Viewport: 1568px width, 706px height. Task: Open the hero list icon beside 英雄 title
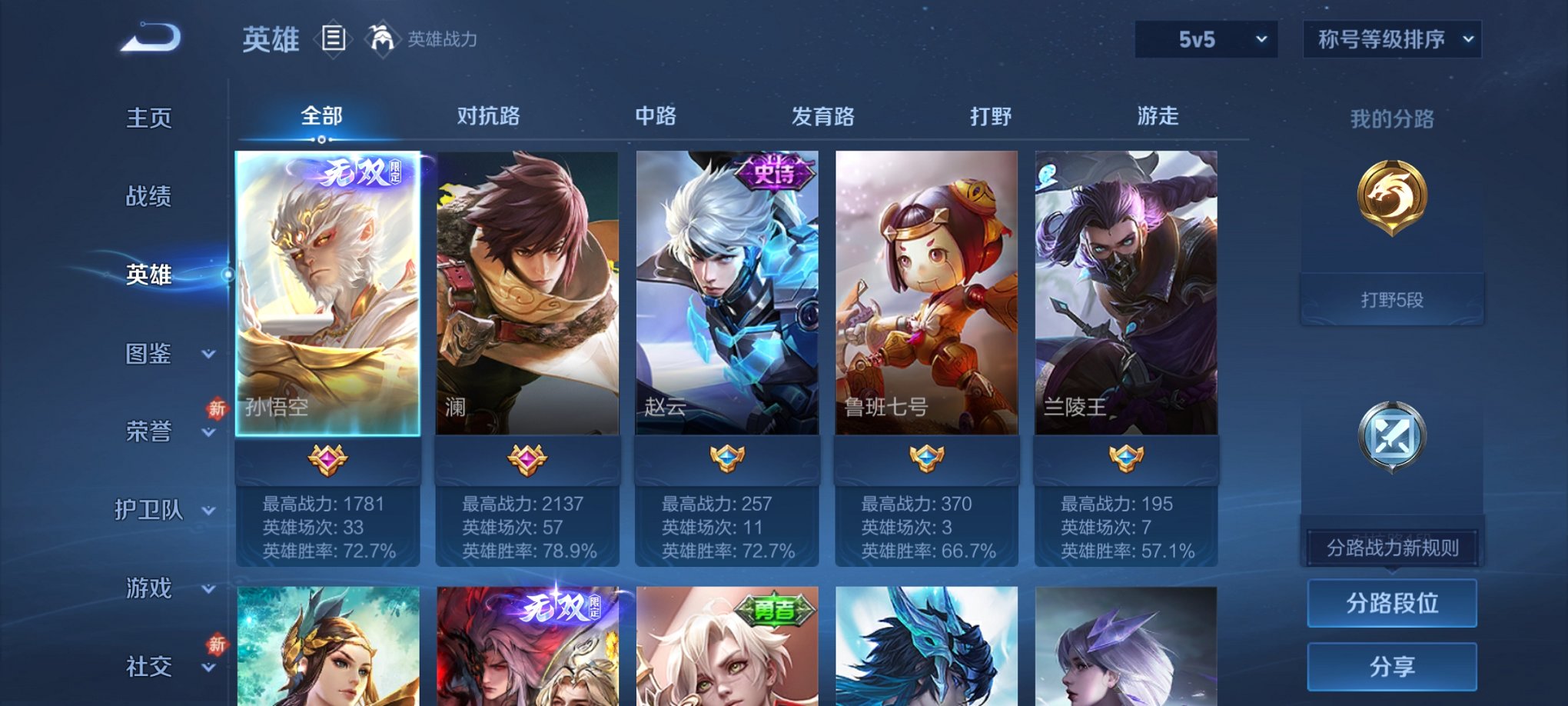click(x=333, y=39)
